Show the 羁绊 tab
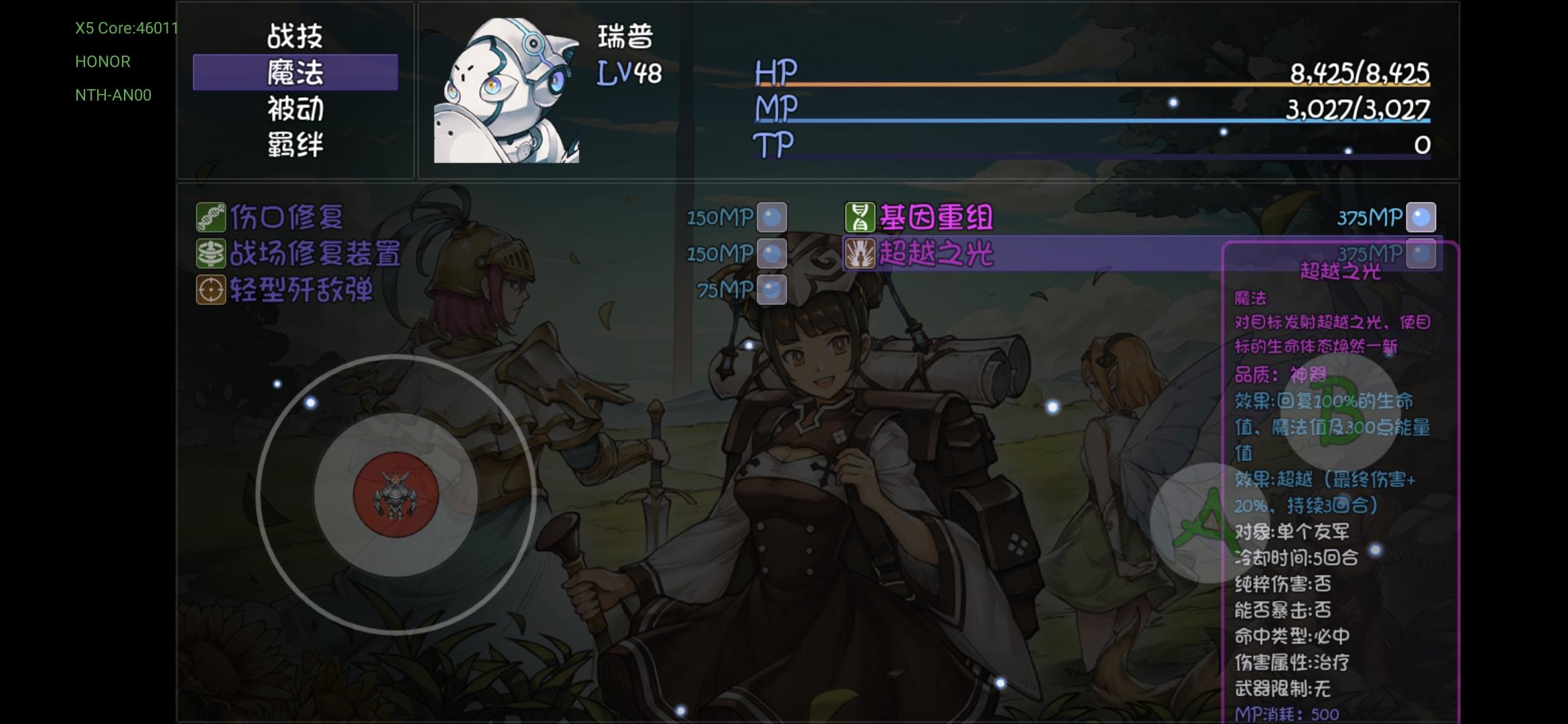Image resolution: width=1568 pixels, height=724 pixels. click(x=295, y=145)
